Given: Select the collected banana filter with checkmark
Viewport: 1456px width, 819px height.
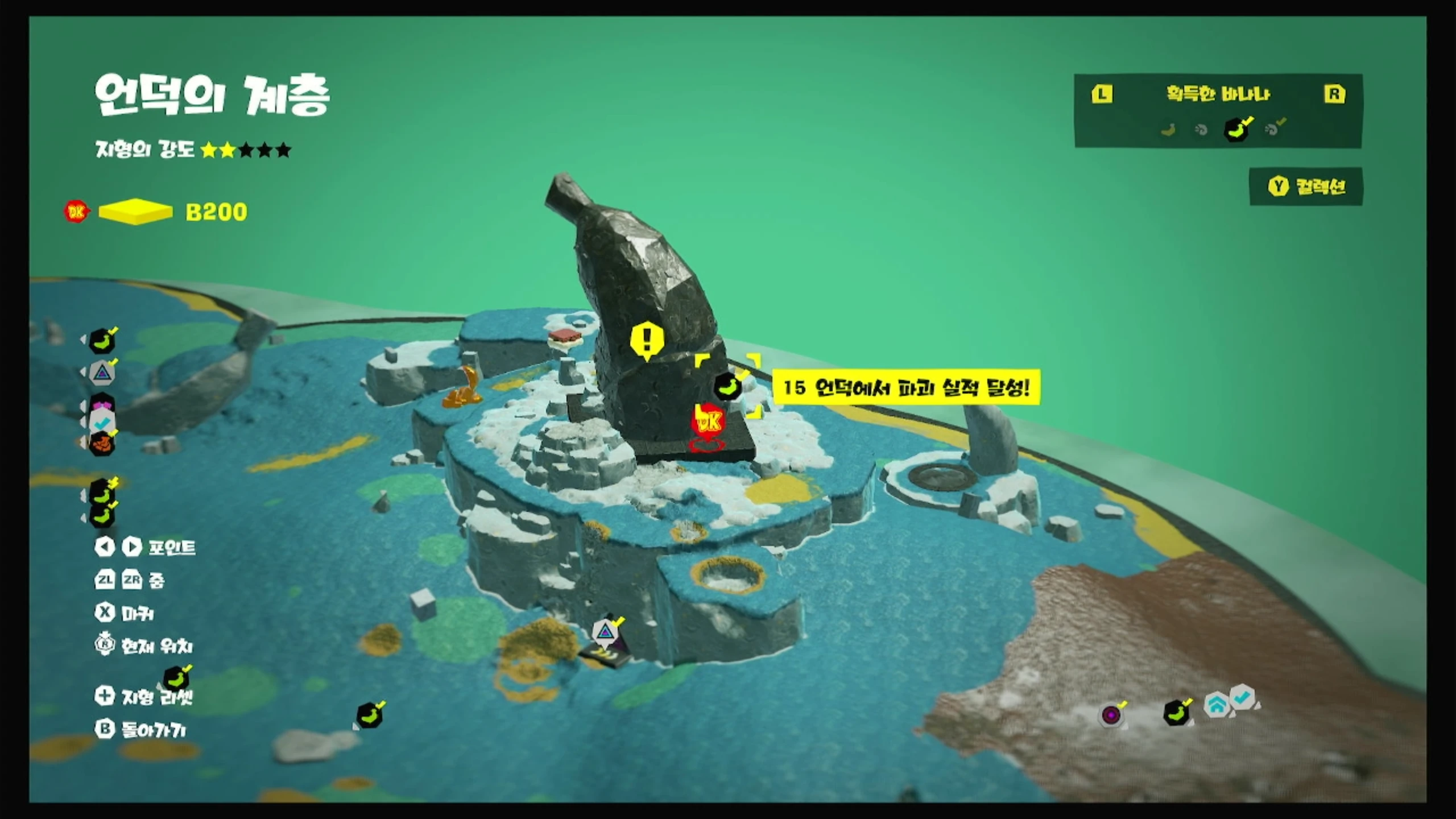Looking at the screenshot, I should click(x=1236, y=130).
